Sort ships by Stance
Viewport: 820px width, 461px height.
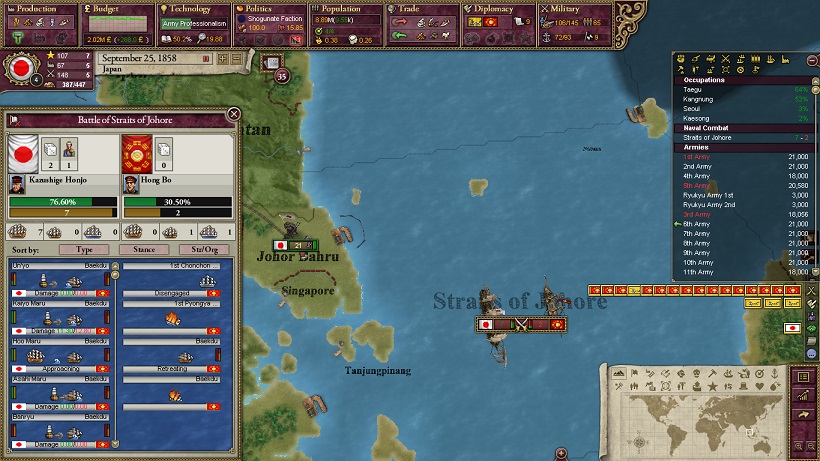coord(144,249)
